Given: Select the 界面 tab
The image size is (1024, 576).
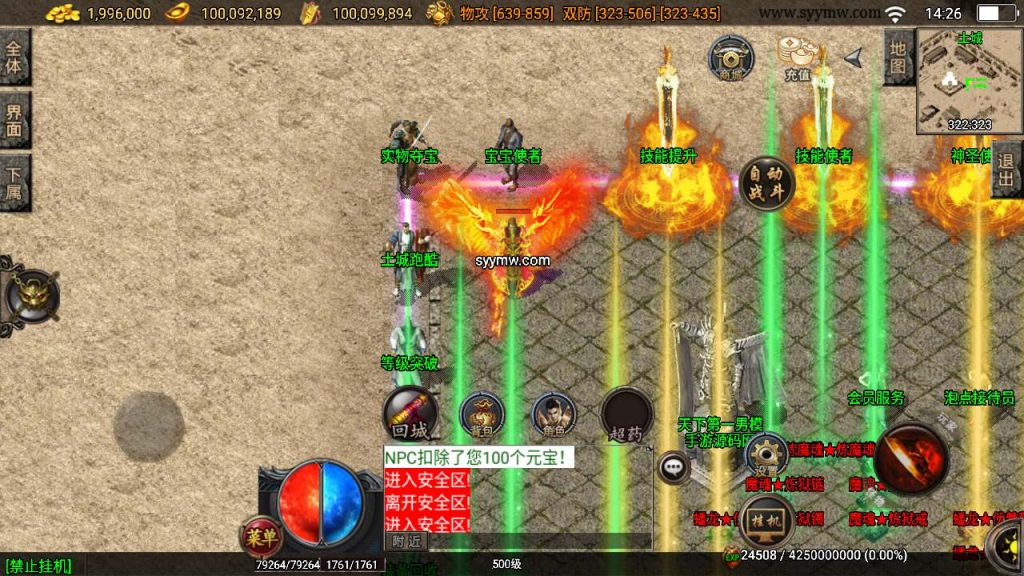Looking at the screenshot, I should [14, 120].
